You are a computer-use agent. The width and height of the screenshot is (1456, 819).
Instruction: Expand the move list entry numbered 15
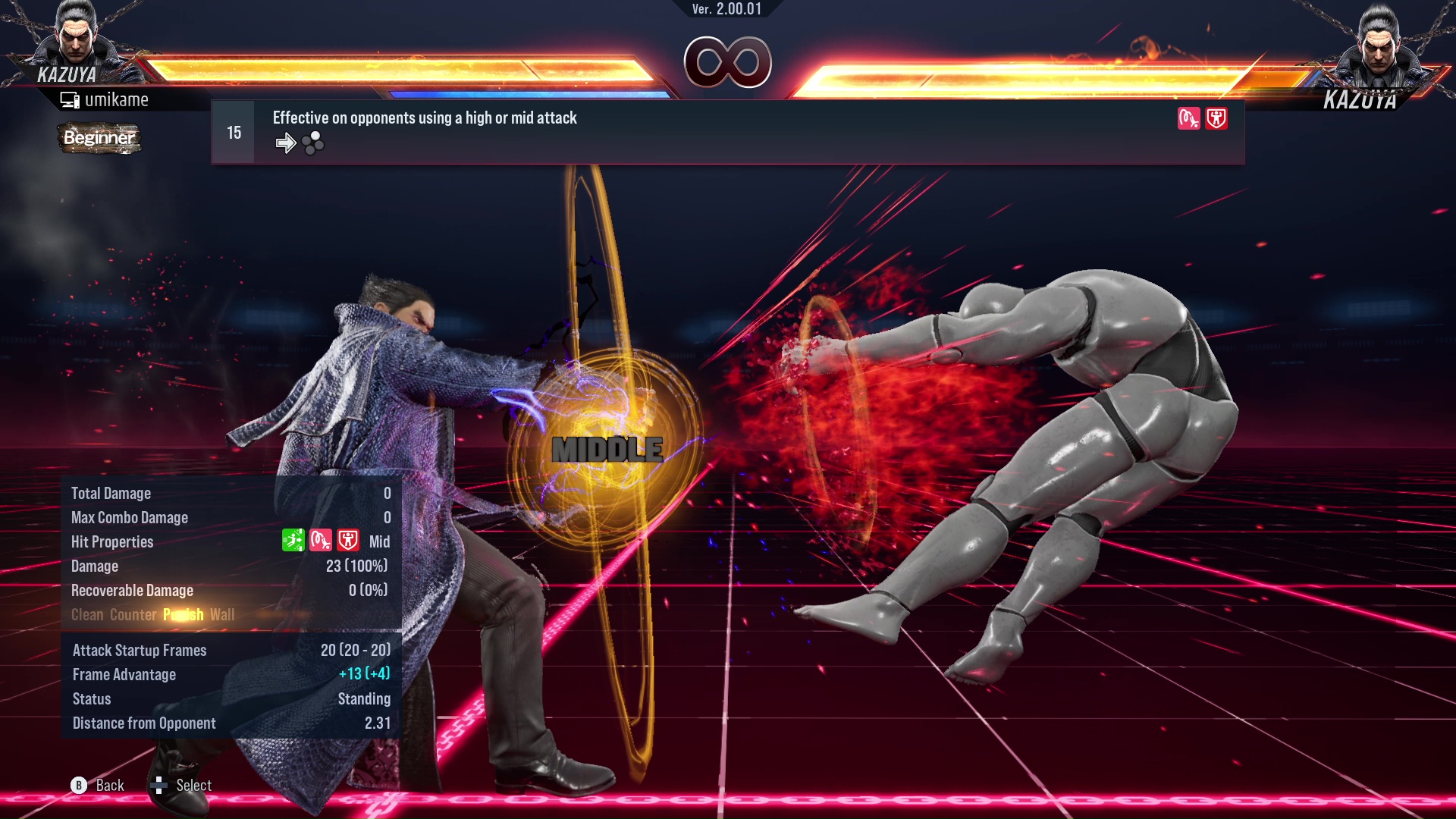233,131
